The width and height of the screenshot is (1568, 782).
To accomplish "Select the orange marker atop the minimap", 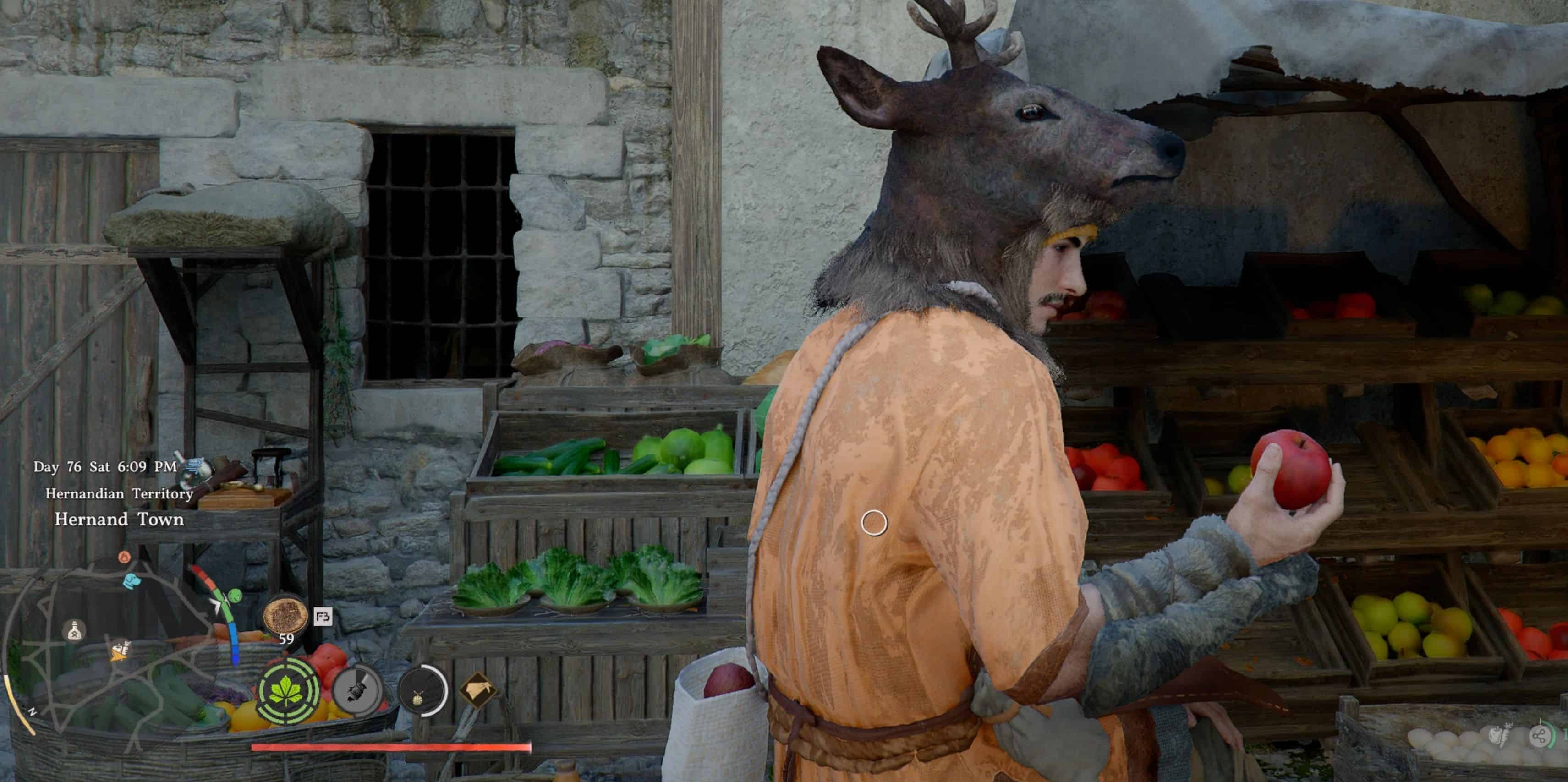I will pos(124,557).
